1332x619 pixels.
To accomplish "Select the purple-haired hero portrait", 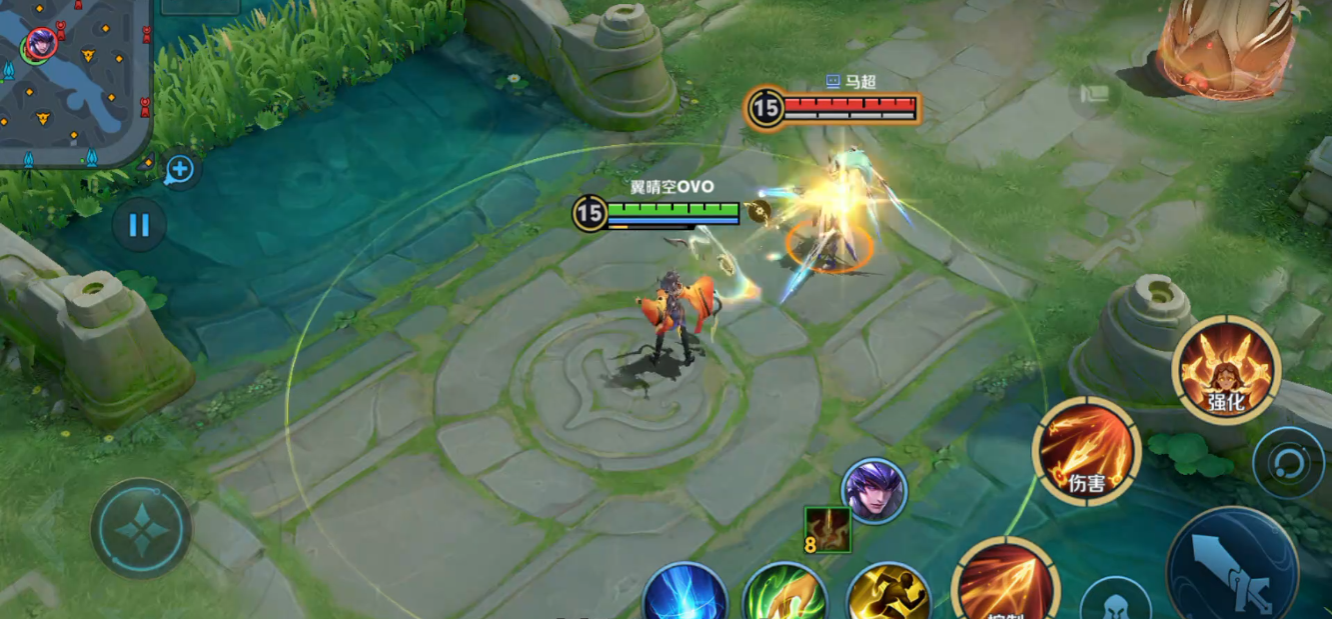I will pos(875,490).
